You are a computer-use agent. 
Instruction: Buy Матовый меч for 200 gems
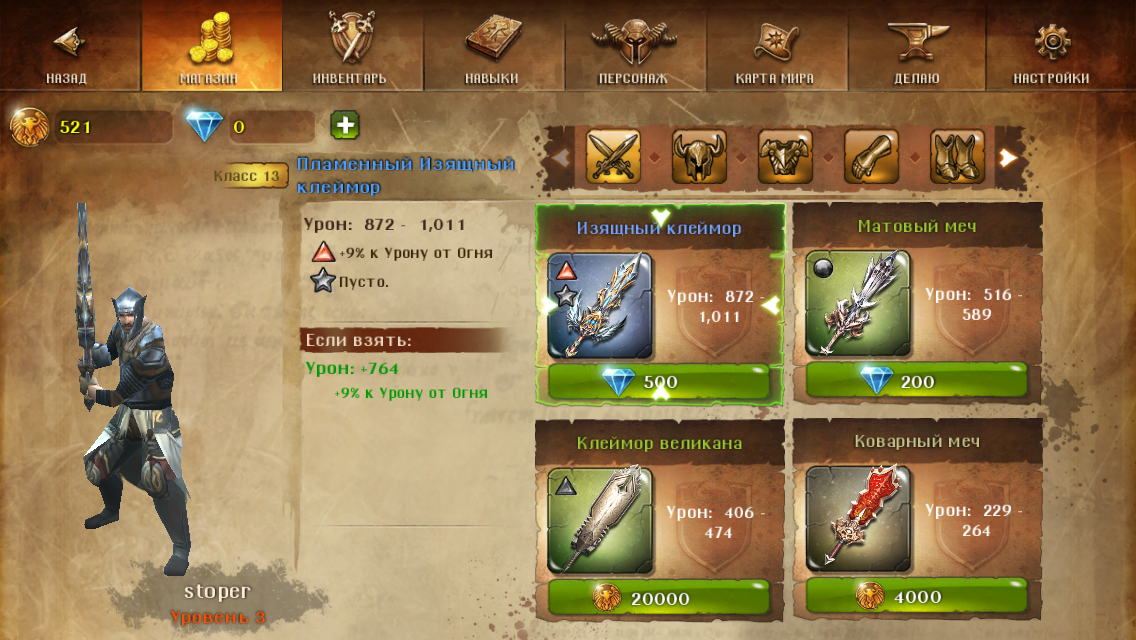point(916,381)
